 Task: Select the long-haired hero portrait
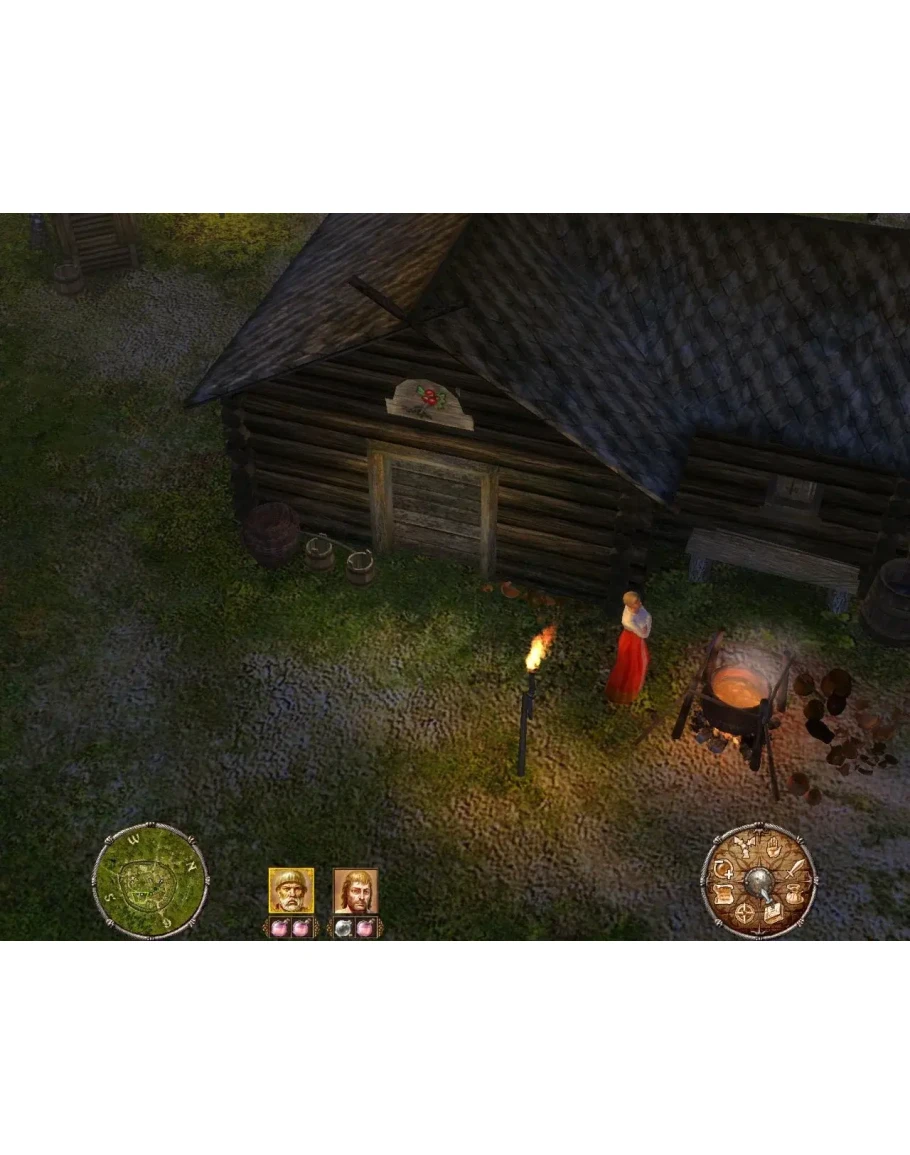point(355,890)
